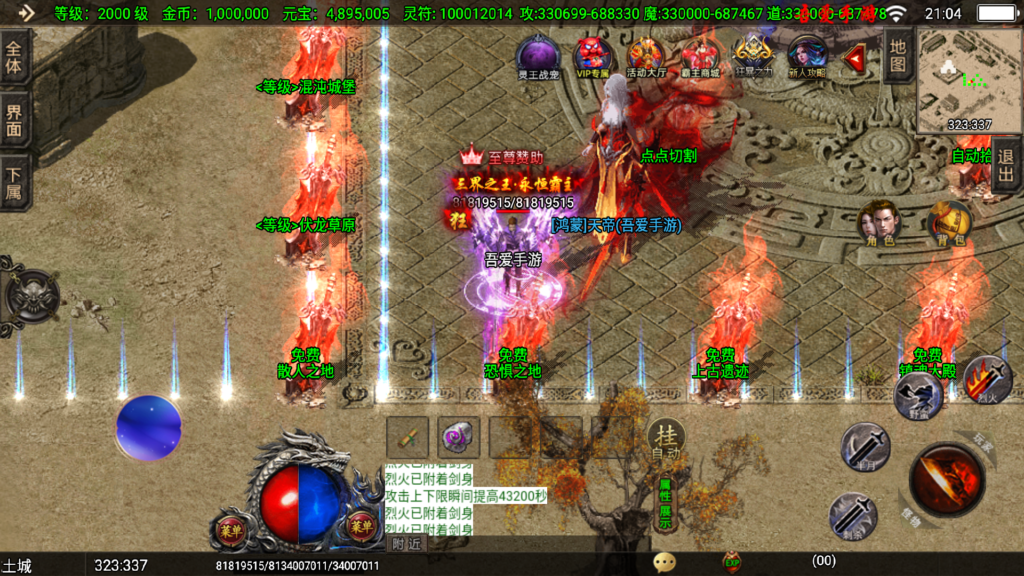1024x576 pixels.
Task: Open the 活动大厅 activity hall
Action: (646, 56)
